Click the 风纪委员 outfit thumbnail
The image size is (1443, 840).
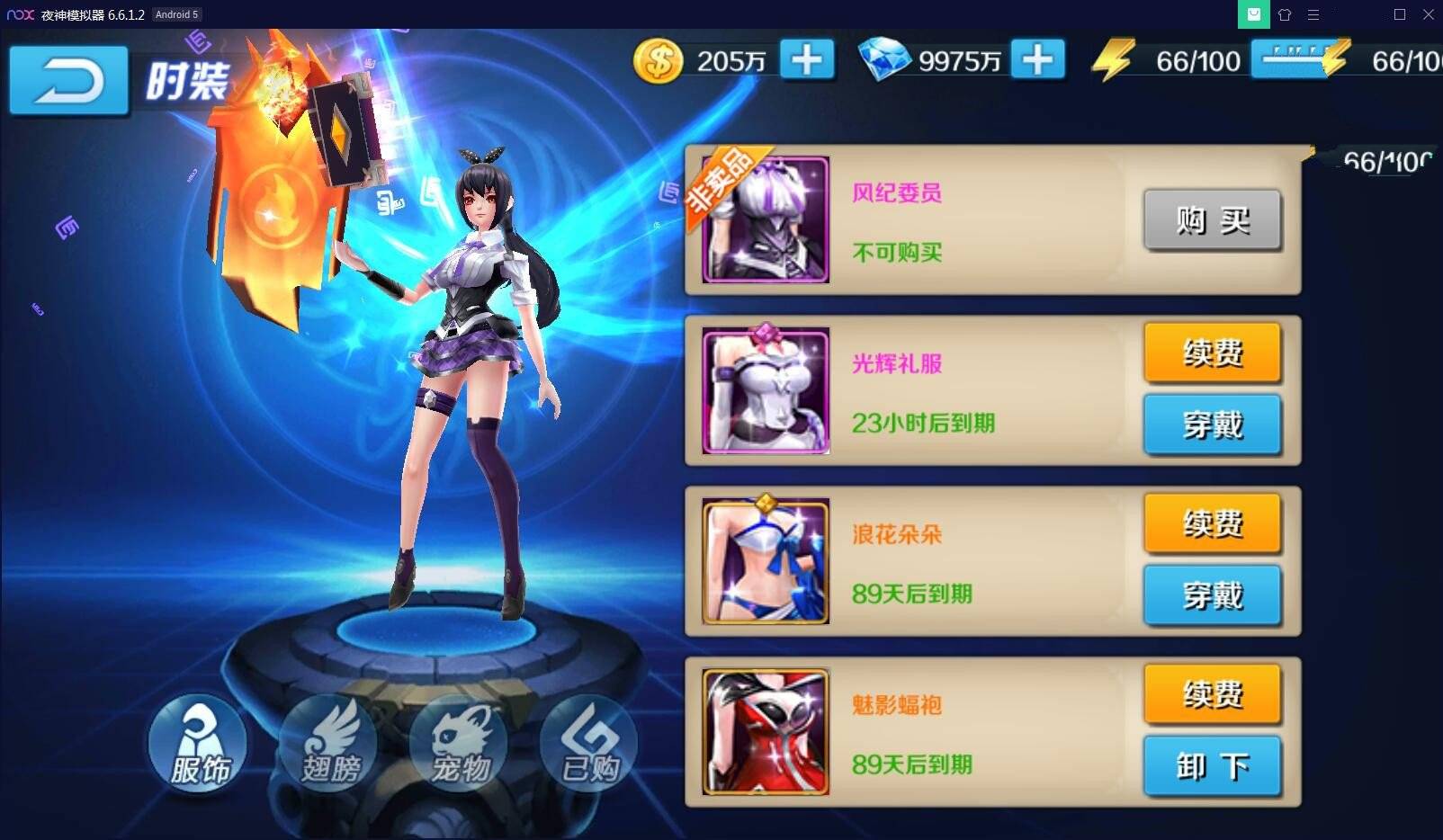(766, 220)
